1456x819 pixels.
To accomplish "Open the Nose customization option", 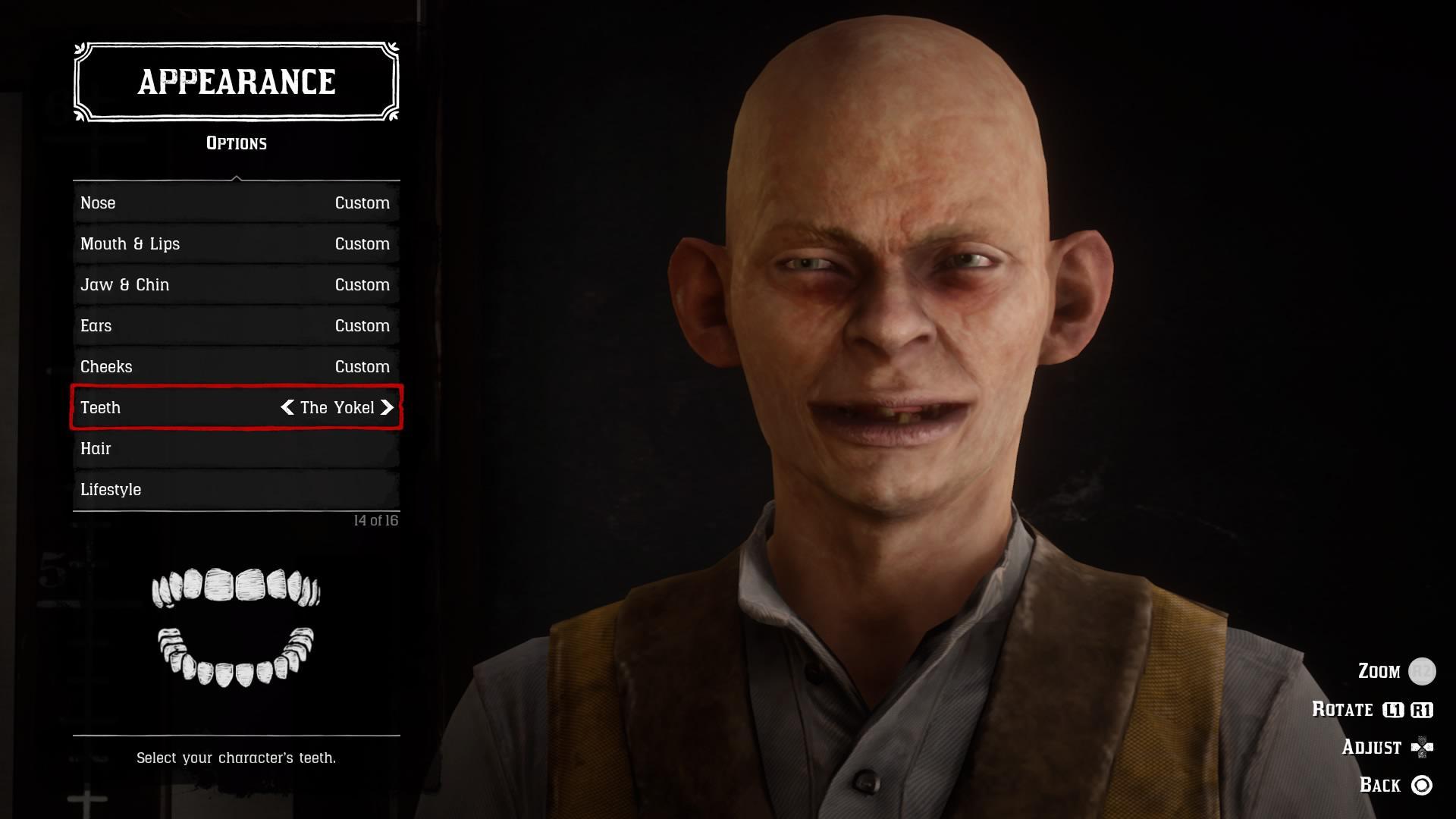I will [x=235, y=202].
